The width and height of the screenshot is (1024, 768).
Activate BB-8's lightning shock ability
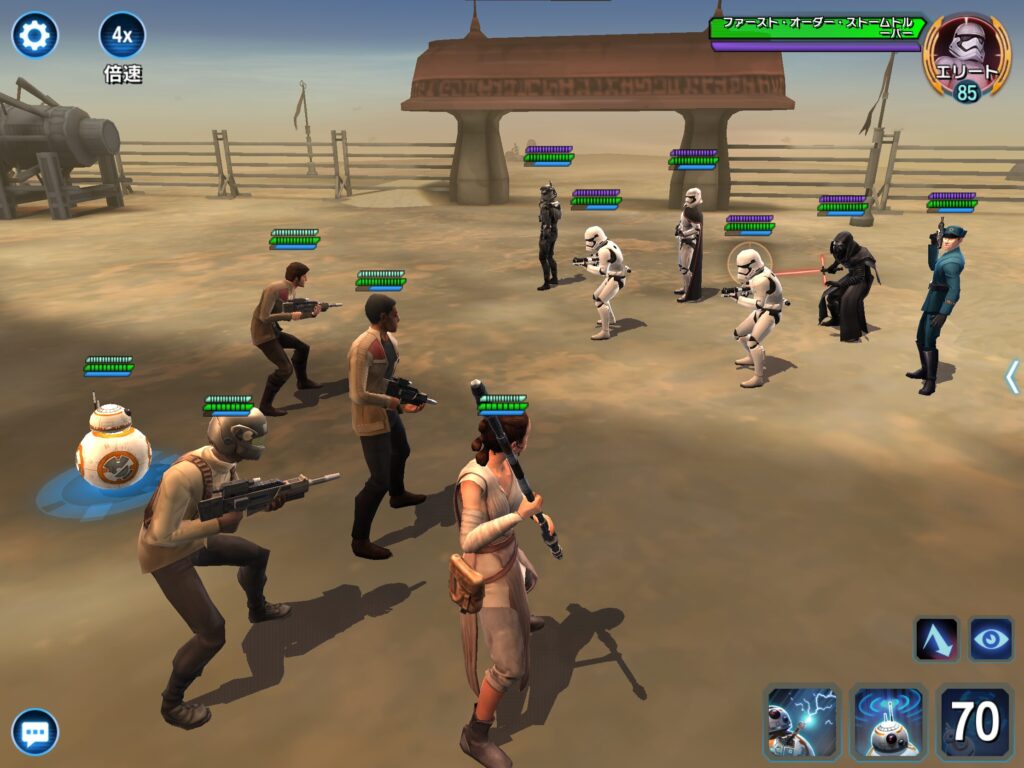point(801,722)
